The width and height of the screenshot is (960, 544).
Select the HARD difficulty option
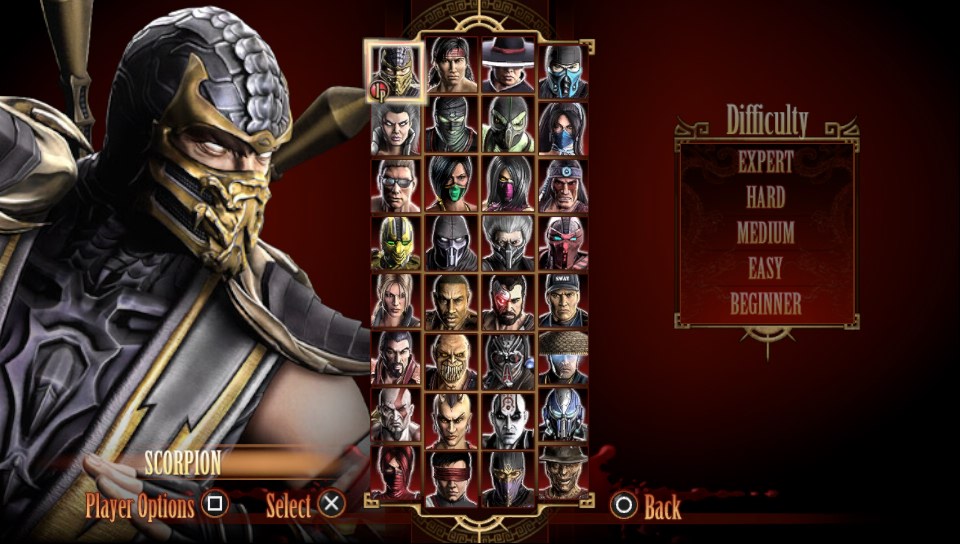[x=765, y=197]
